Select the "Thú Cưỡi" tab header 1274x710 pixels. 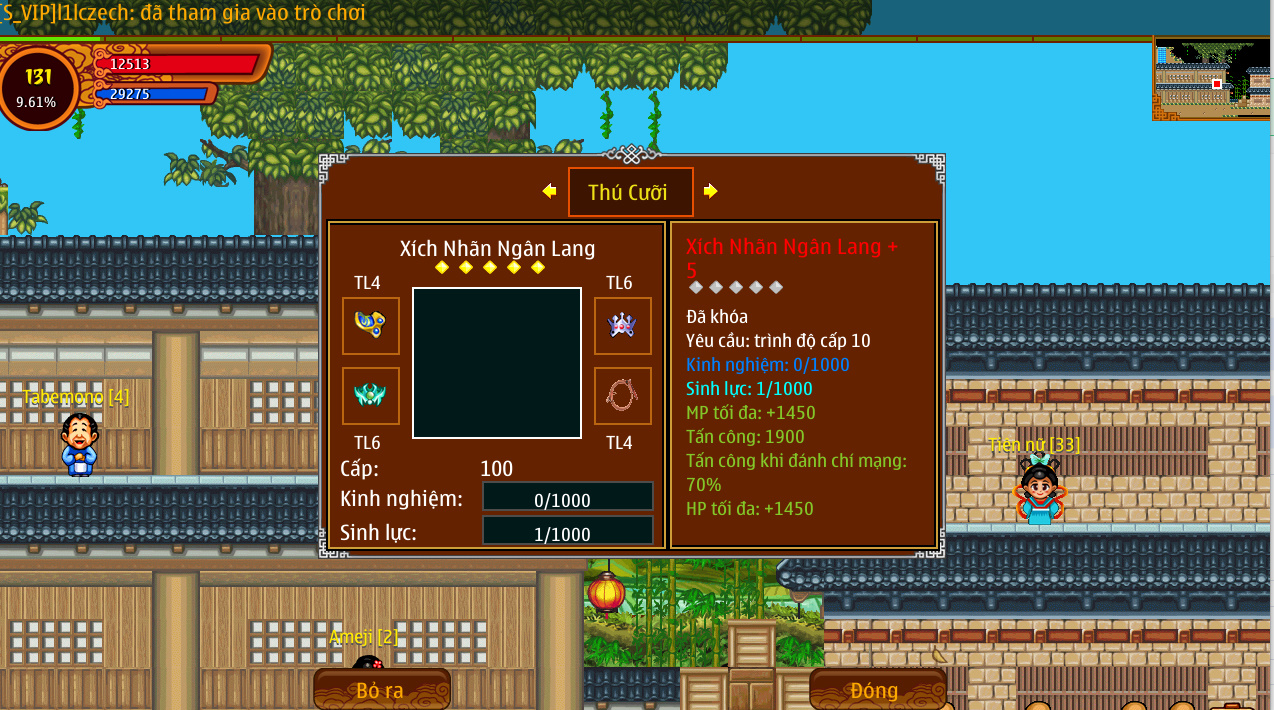point(630,192)
